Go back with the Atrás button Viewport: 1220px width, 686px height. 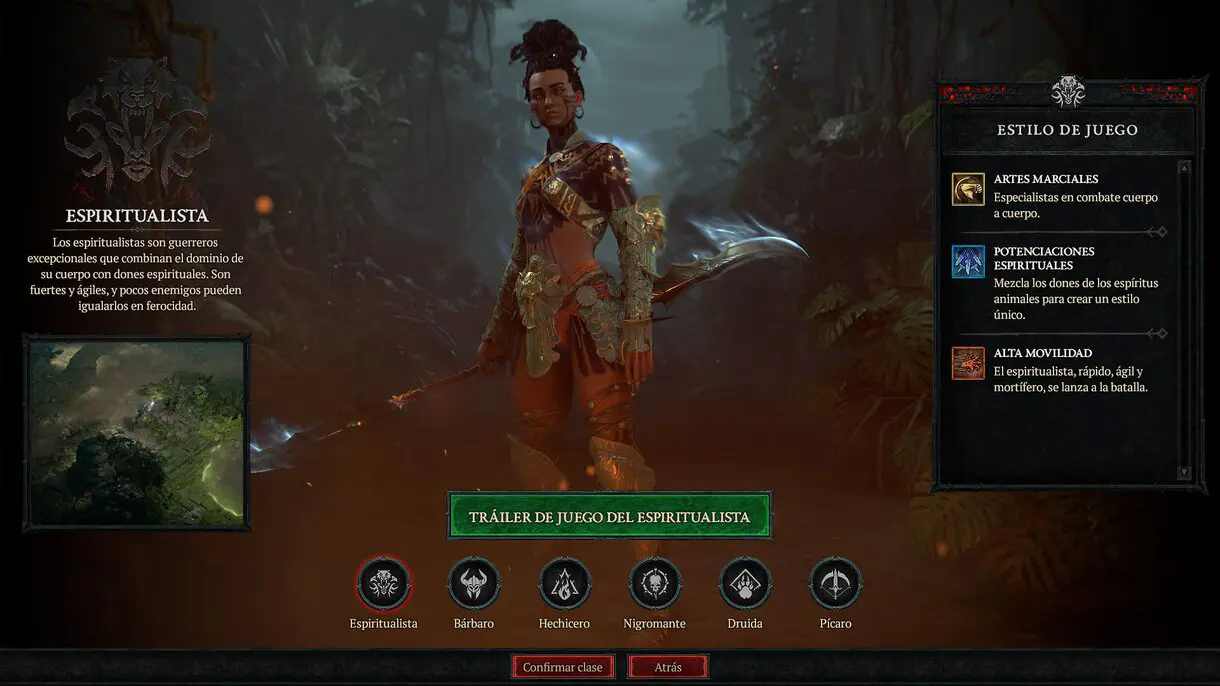click(x=668, y=667)
